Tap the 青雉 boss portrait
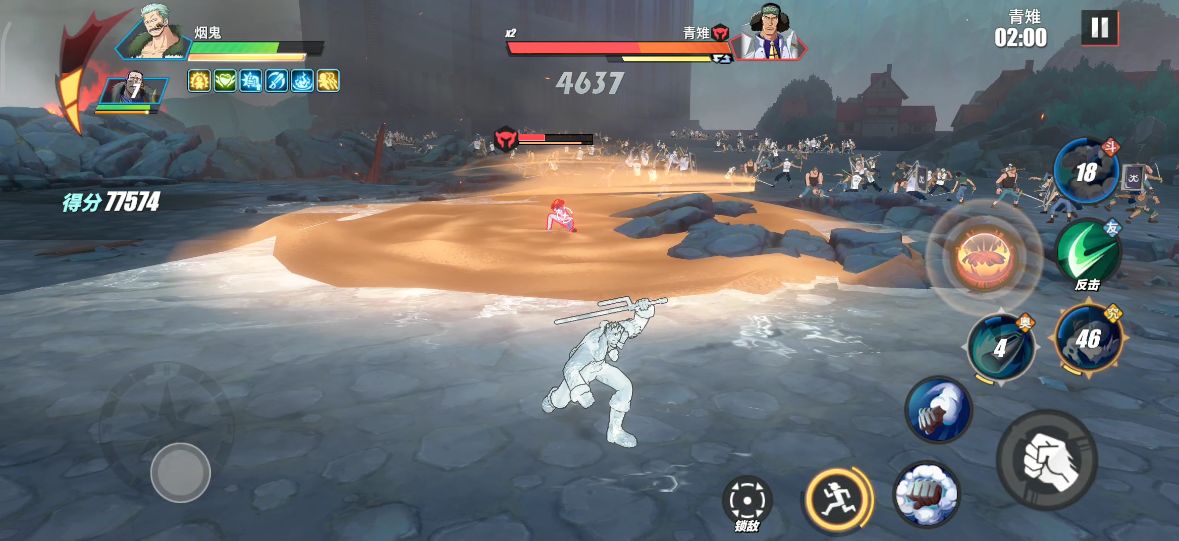This screenshot has width=1179, height=541. (x=768, y=35)
